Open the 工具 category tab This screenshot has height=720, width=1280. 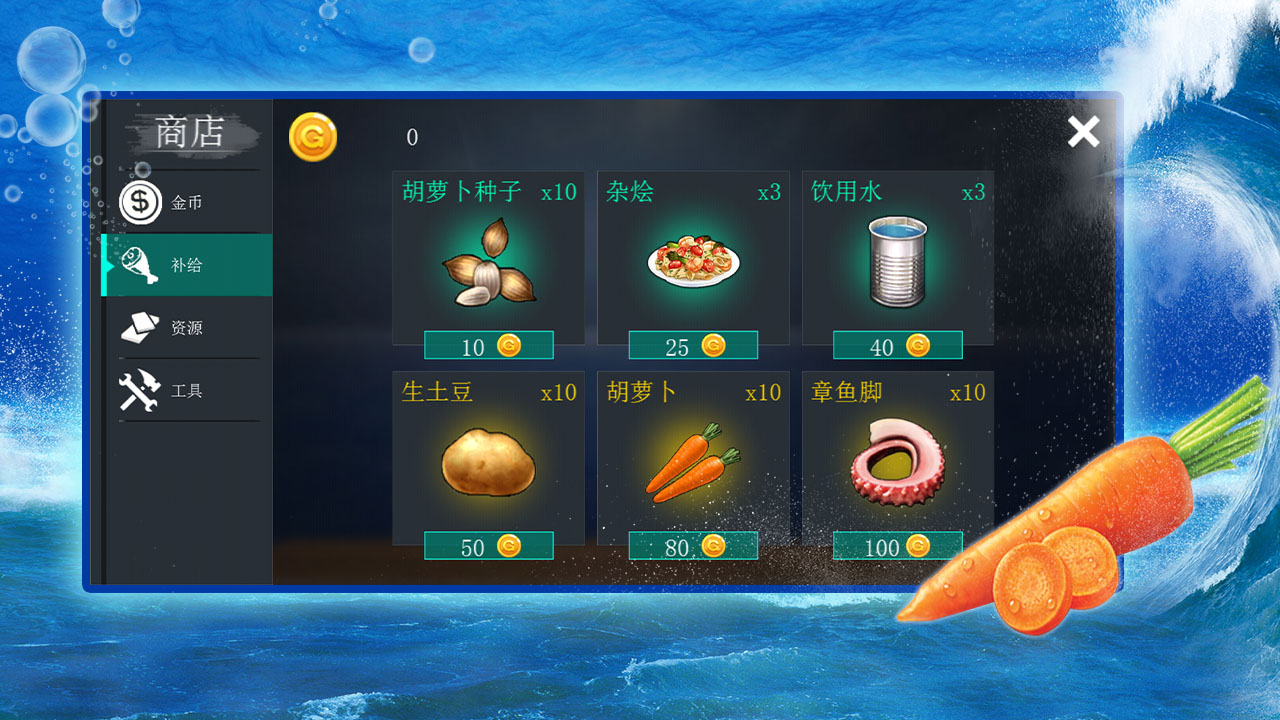(x=185, y=390)
